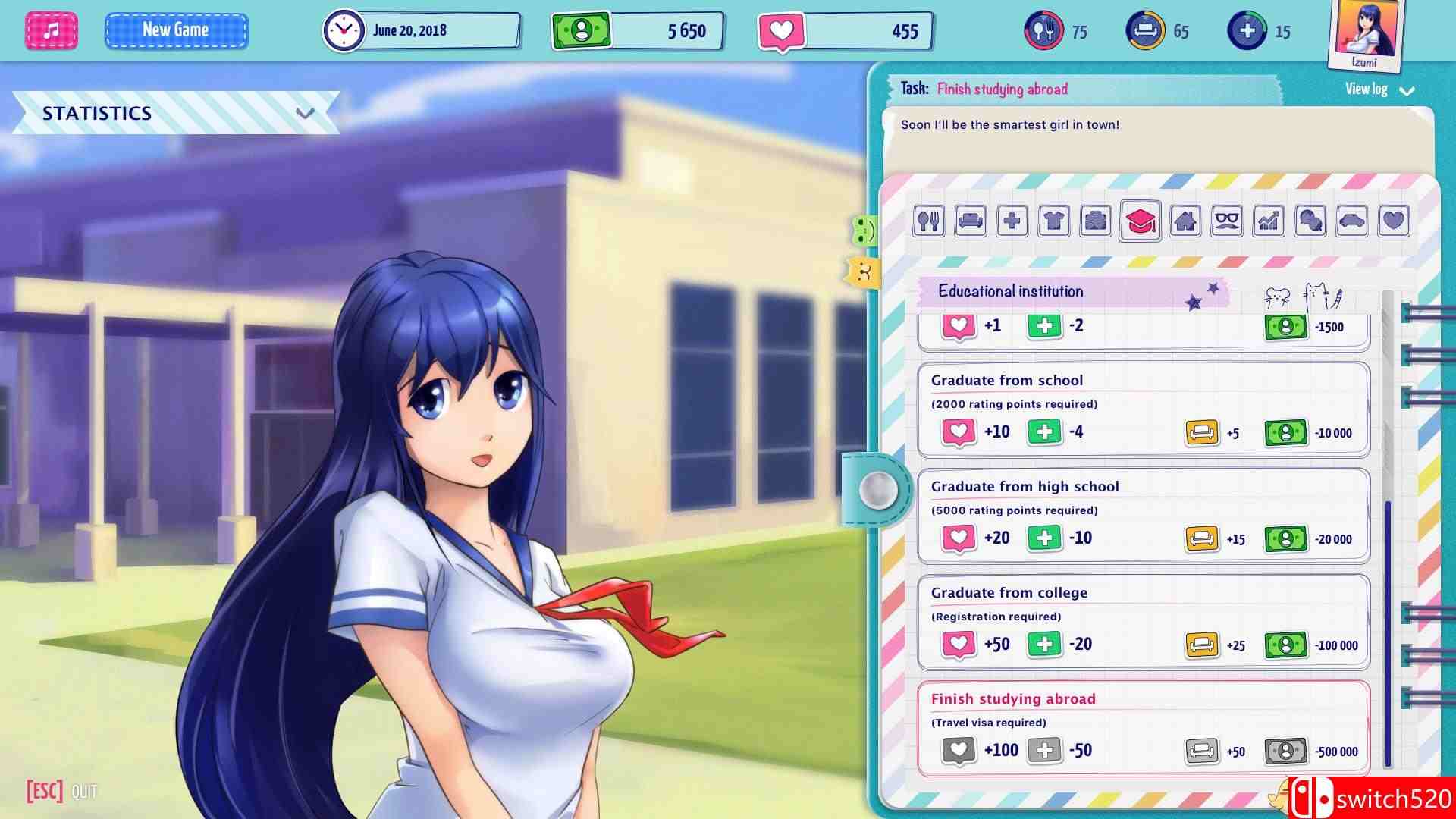This screenshot has height=819, width=1456.
Task: Open the clothing shirt category icon
Action: coord(1053,222)
